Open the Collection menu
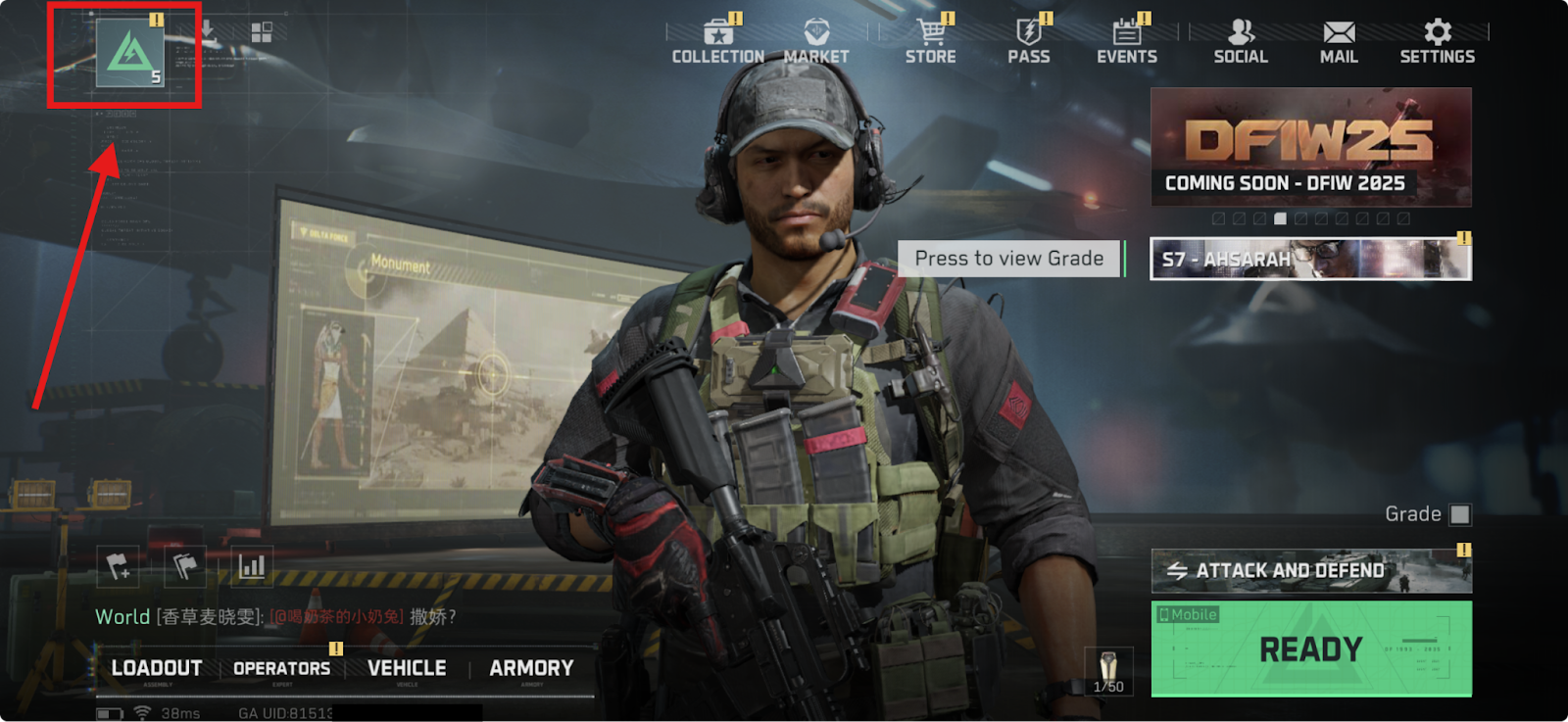The height and width of the screenshot is (722, 1568). (x=717, y=42)
